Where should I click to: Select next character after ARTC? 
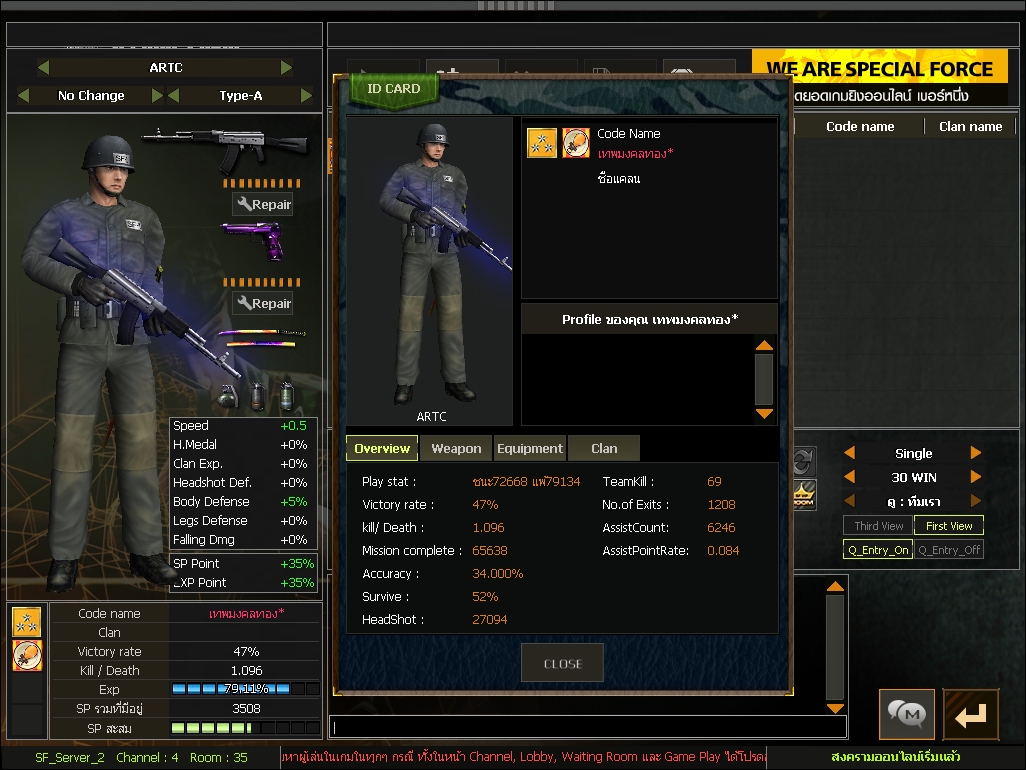[287, 68]
